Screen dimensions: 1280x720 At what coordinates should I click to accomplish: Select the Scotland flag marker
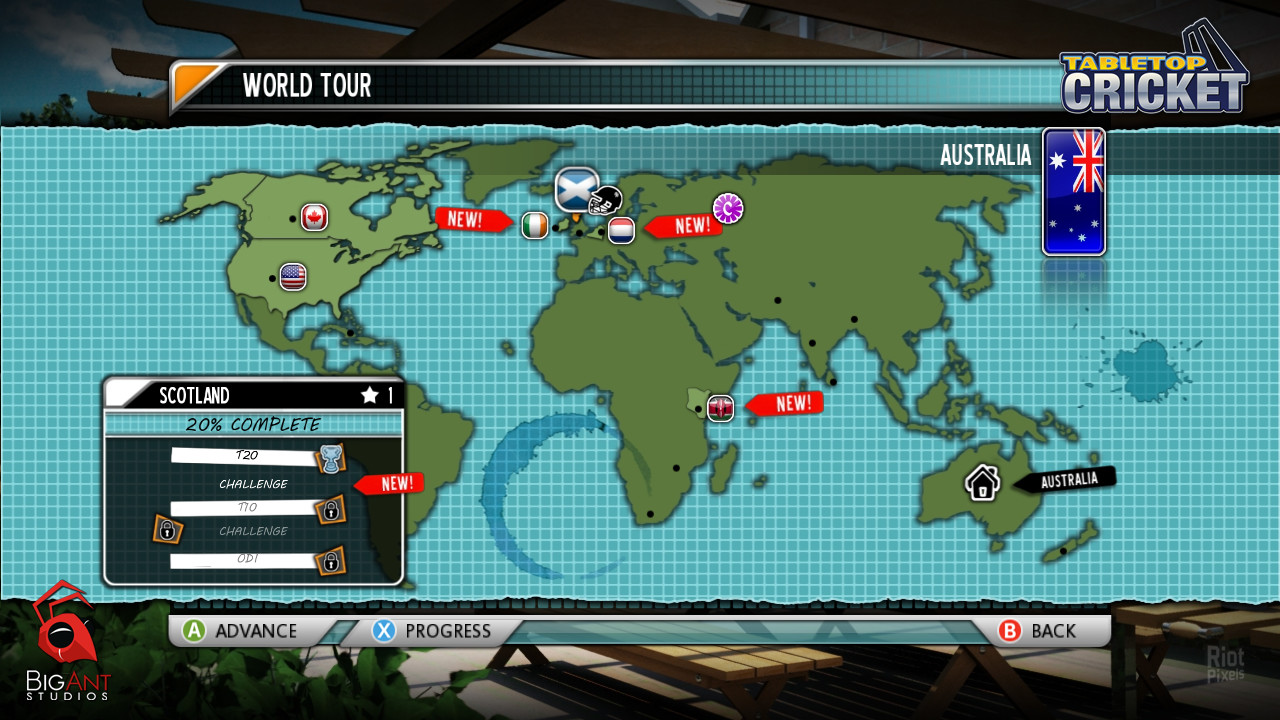click(x=576, y=188)
